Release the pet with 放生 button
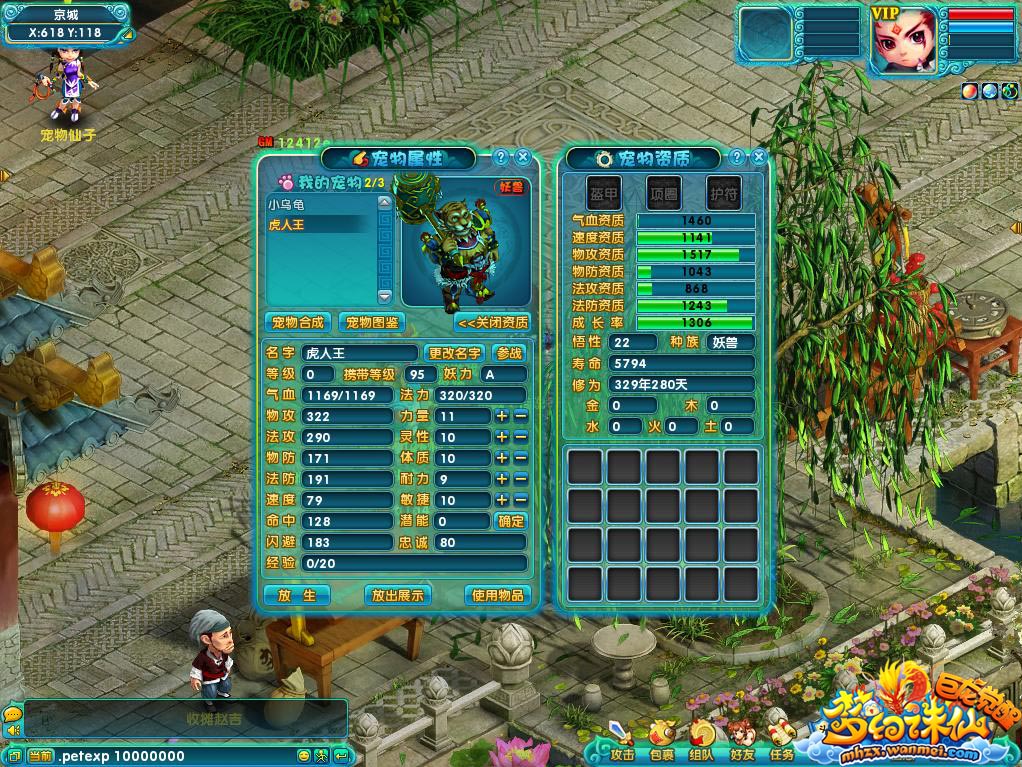1022x767 pixels. click(x=297, y=595)
